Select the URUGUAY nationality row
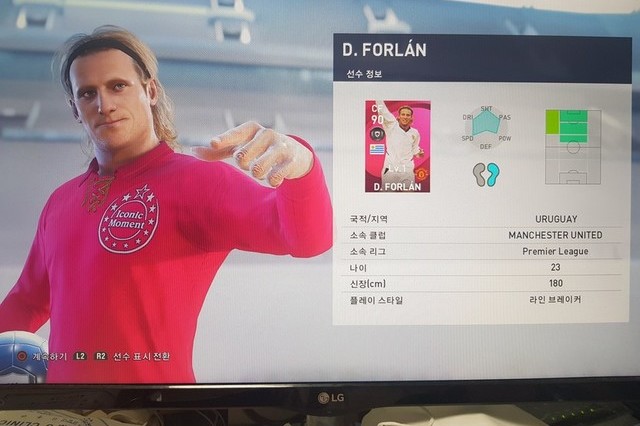 tap(482, 219)
